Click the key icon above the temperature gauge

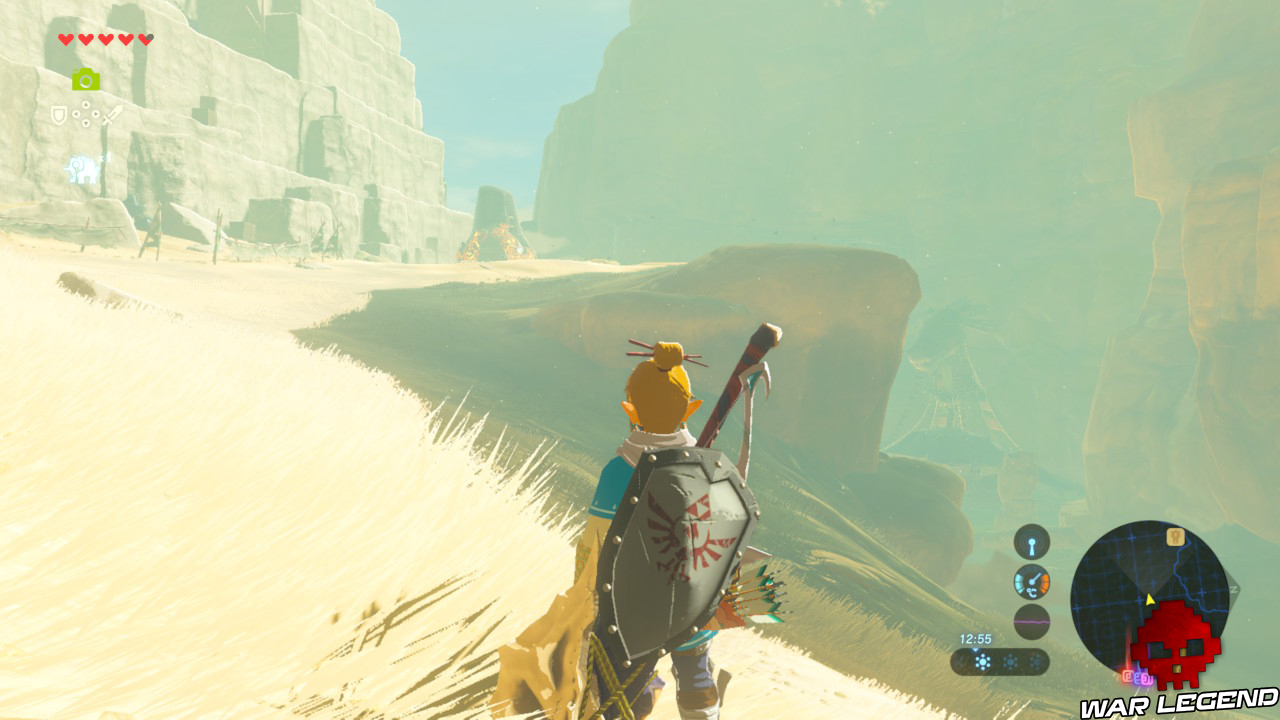1031,542
